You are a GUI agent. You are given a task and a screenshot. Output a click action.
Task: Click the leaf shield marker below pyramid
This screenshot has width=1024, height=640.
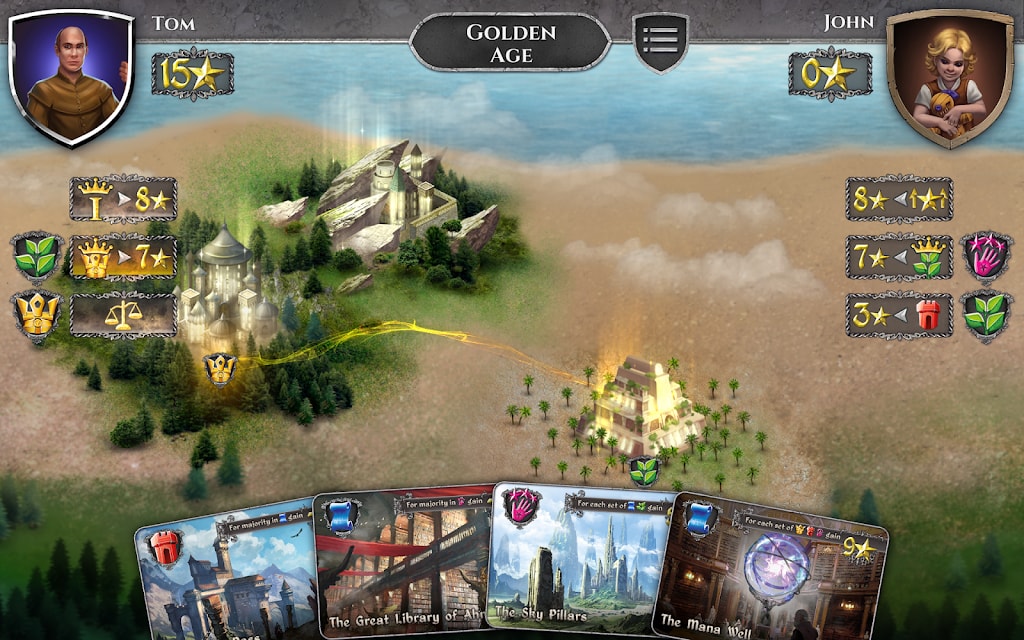pos(644,470)
